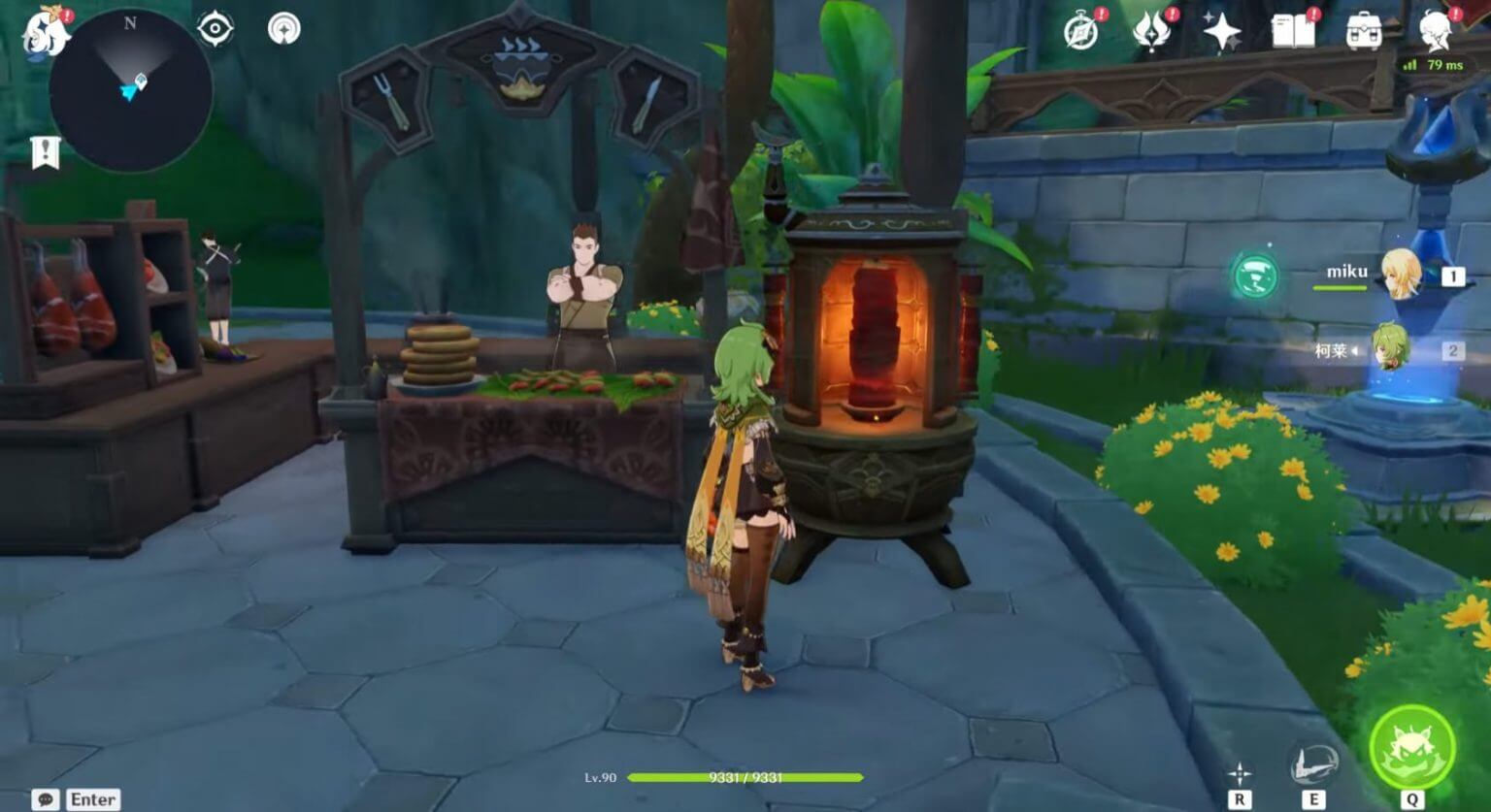Click the 79 ms ping indicator
Screen dimensions: 1491x812
(x=1435, y=66)
